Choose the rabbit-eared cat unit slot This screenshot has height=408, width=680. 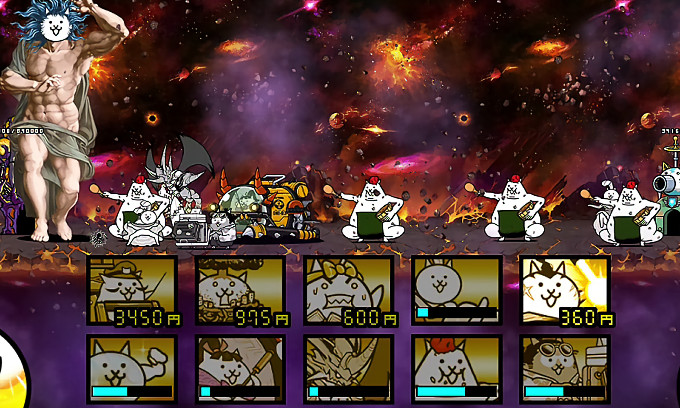click(456, 290)
